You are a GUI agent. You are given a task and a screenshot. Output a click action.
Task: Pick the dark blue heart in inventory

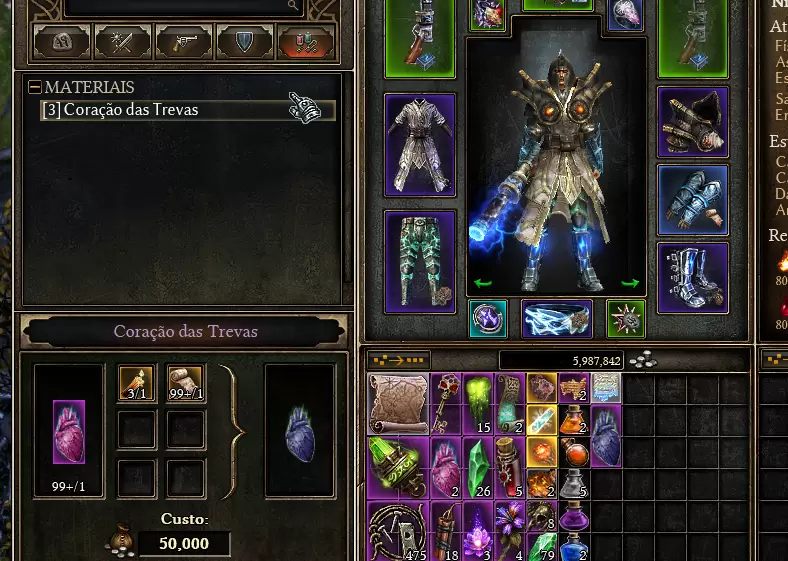pyautogui.click(x=606, y=437)
